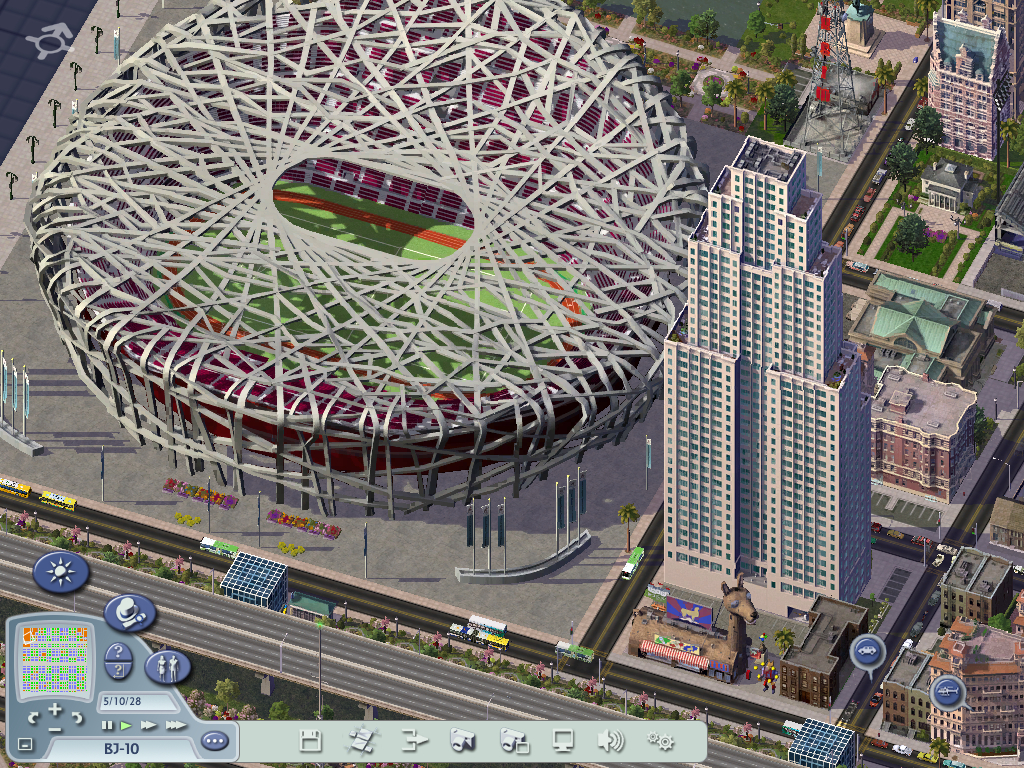Zoom in with the plus button
Screen dimensions: 1024x768
point(55,710)
